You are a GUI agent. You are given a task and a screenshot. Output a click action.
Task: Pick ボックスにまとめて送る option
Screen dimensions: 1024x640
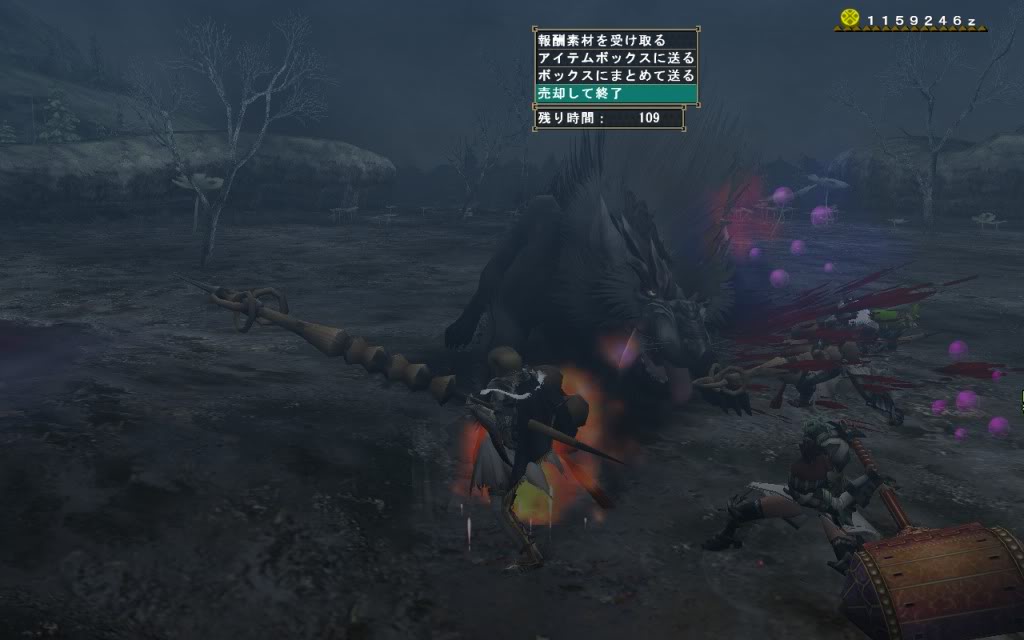pos(614,75)
